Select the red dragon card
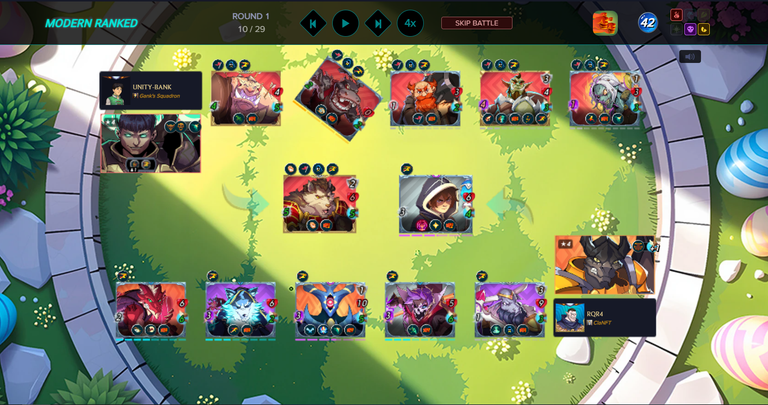The image size is (768, 405). point(151,309)
